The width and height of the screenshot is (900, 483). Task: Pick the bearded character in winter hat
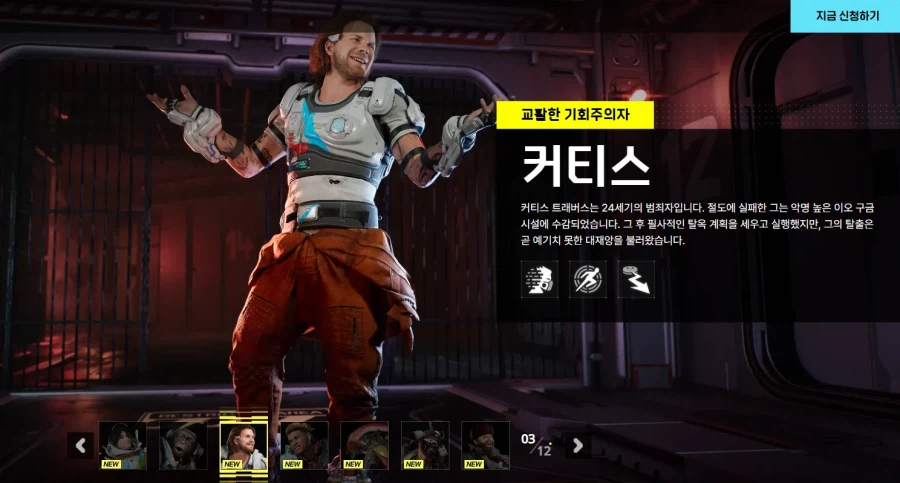[485, 445]
